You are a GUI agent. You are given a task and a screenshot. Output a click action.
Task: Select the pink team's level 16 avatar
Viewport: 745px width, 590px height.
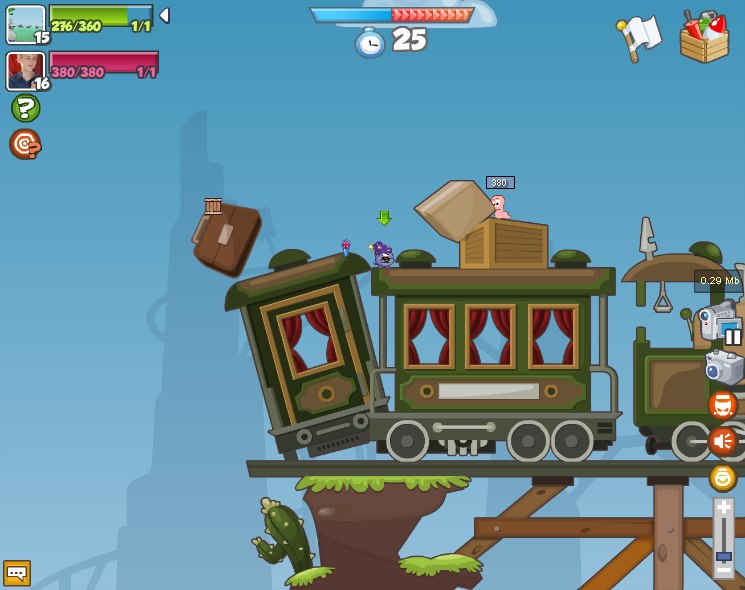tap(26, 71)
